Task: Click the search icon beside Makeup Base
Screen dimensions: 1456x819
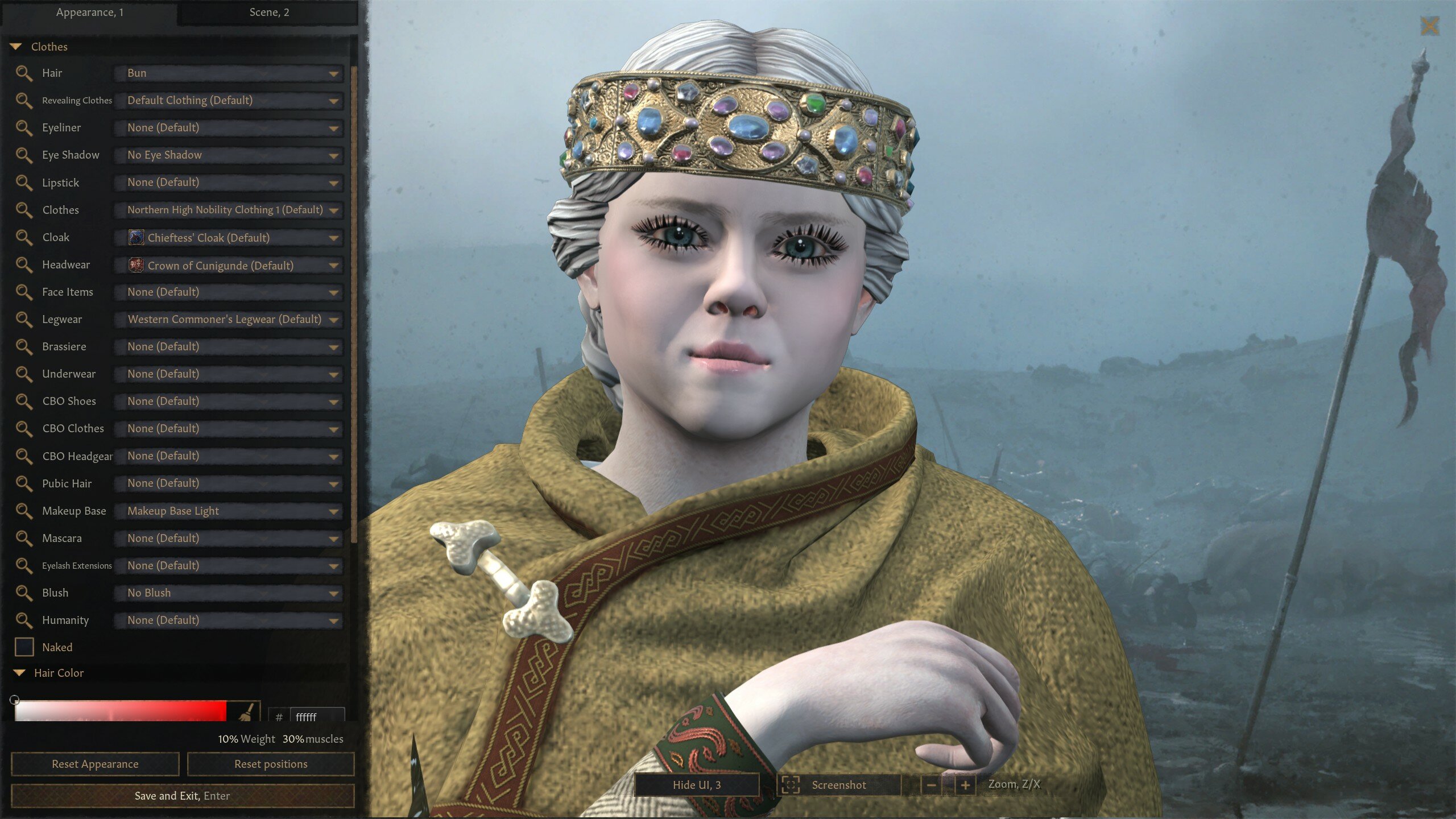Action: pyautogui.click(x=25, y=511)
